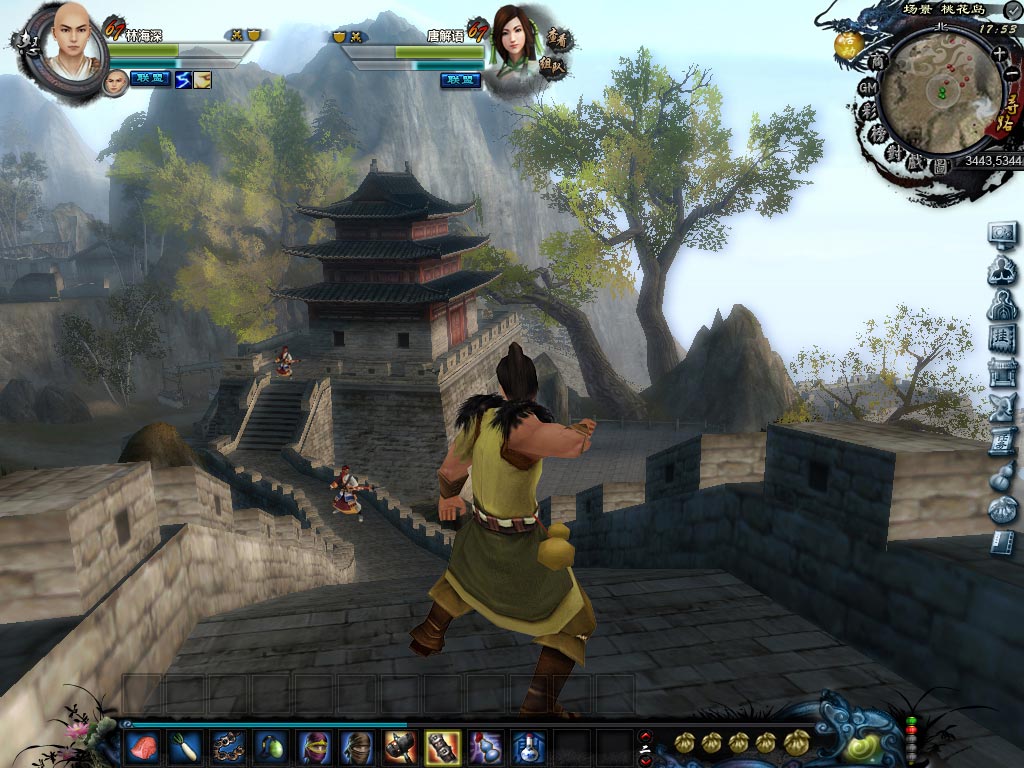This screenshot has width=1024, height=768.
Task: Open the orange 活动 events orb
Action: pyautogui.click(x=849, y=45)
